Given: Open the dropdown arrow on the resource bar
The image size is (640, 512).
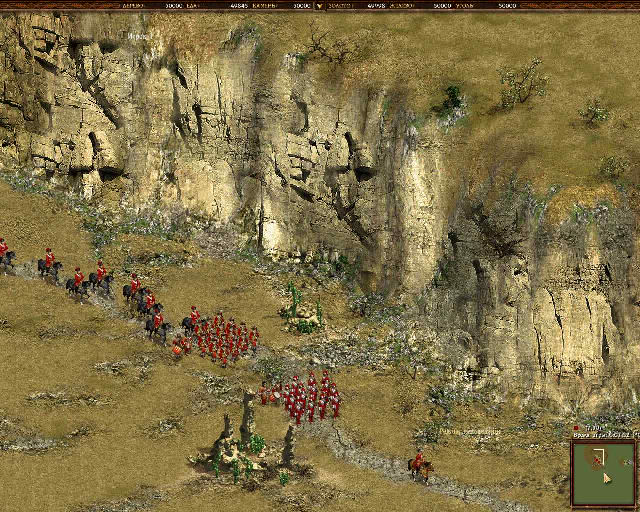Looking at the screenshot, I should tap(320, 5).
